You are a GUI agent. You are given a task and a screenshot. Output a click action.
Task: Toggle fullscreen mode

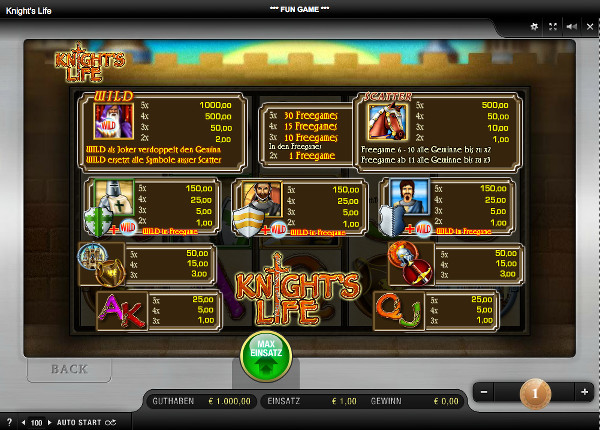[x=551, y=27]
